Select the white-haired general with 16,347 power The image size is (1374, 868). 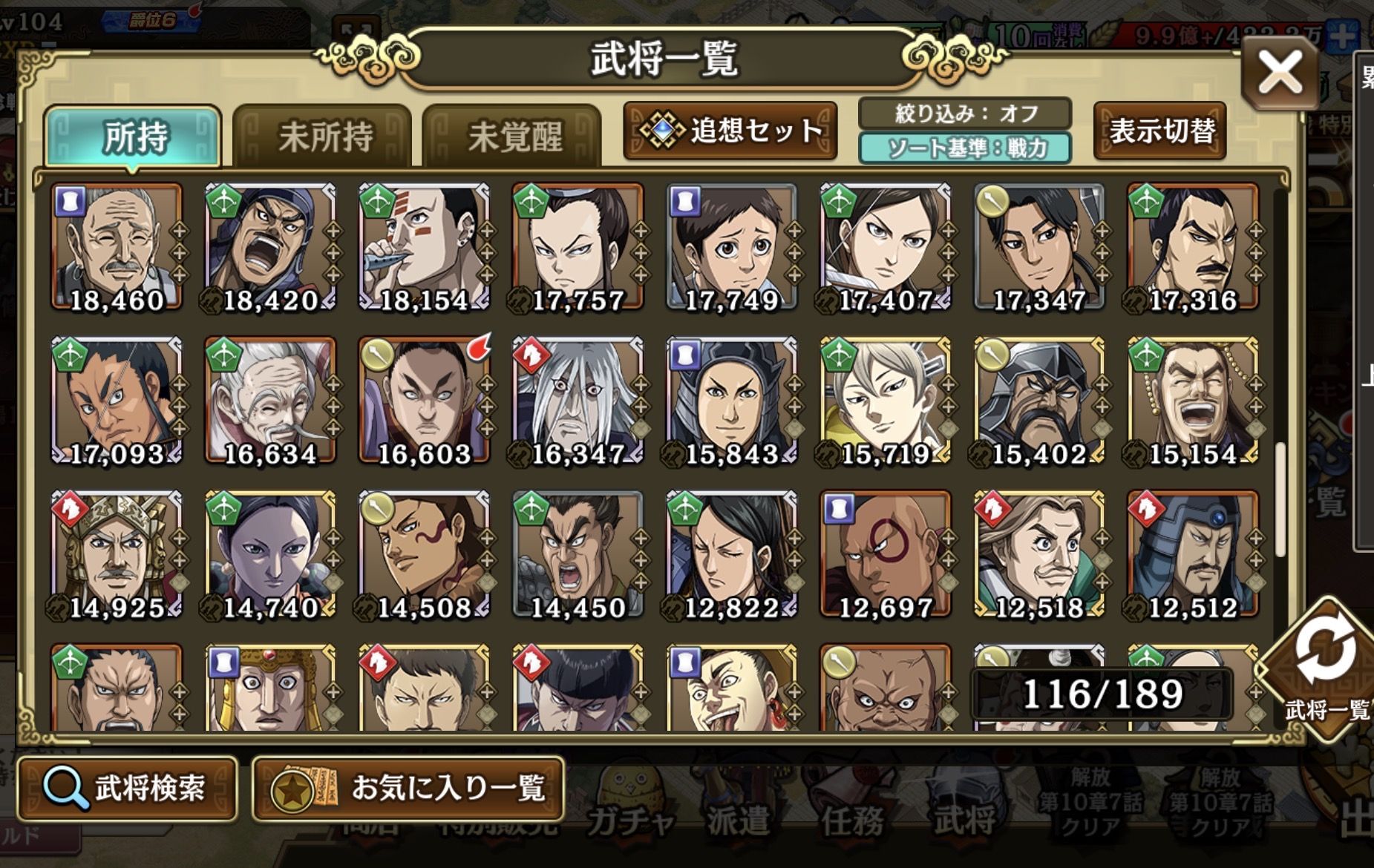tap(578, 401)
